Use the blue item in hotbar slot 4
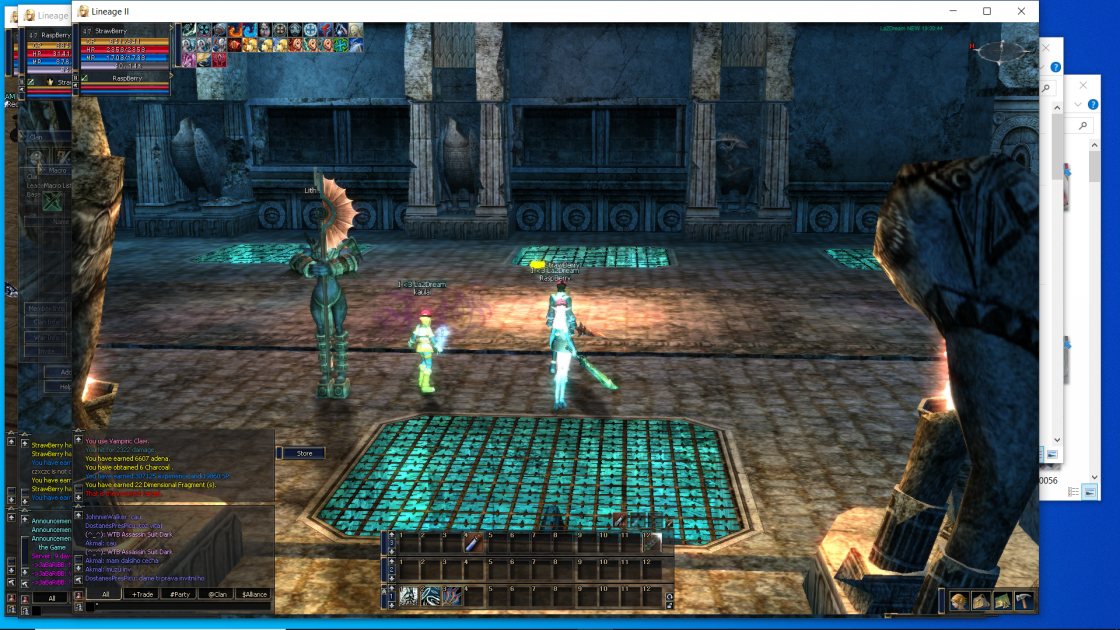 tap(474, 544)
